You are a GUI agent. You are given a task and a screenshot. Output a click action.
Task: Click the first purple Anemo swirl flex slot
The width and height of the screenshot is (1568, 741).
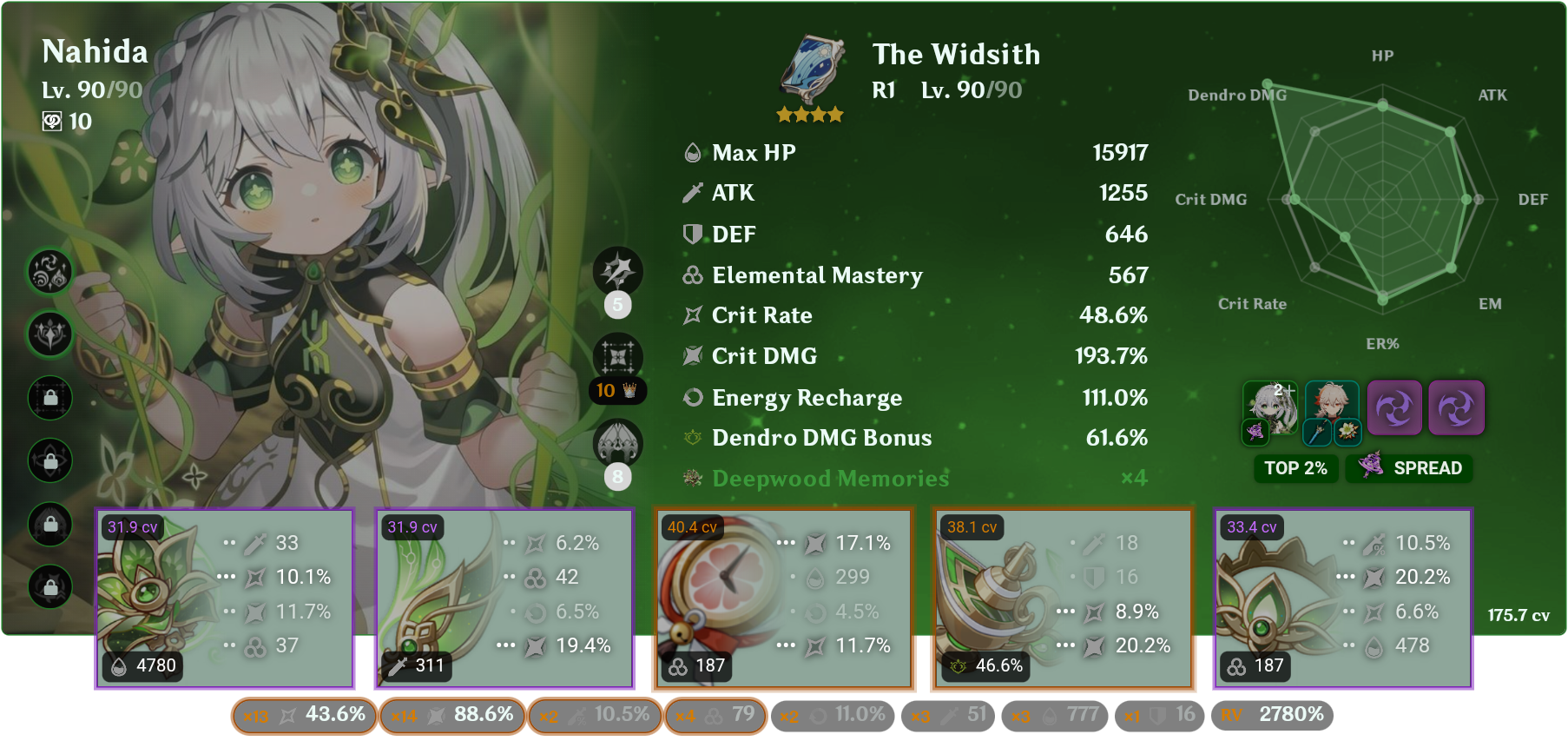coord(1395,408)
